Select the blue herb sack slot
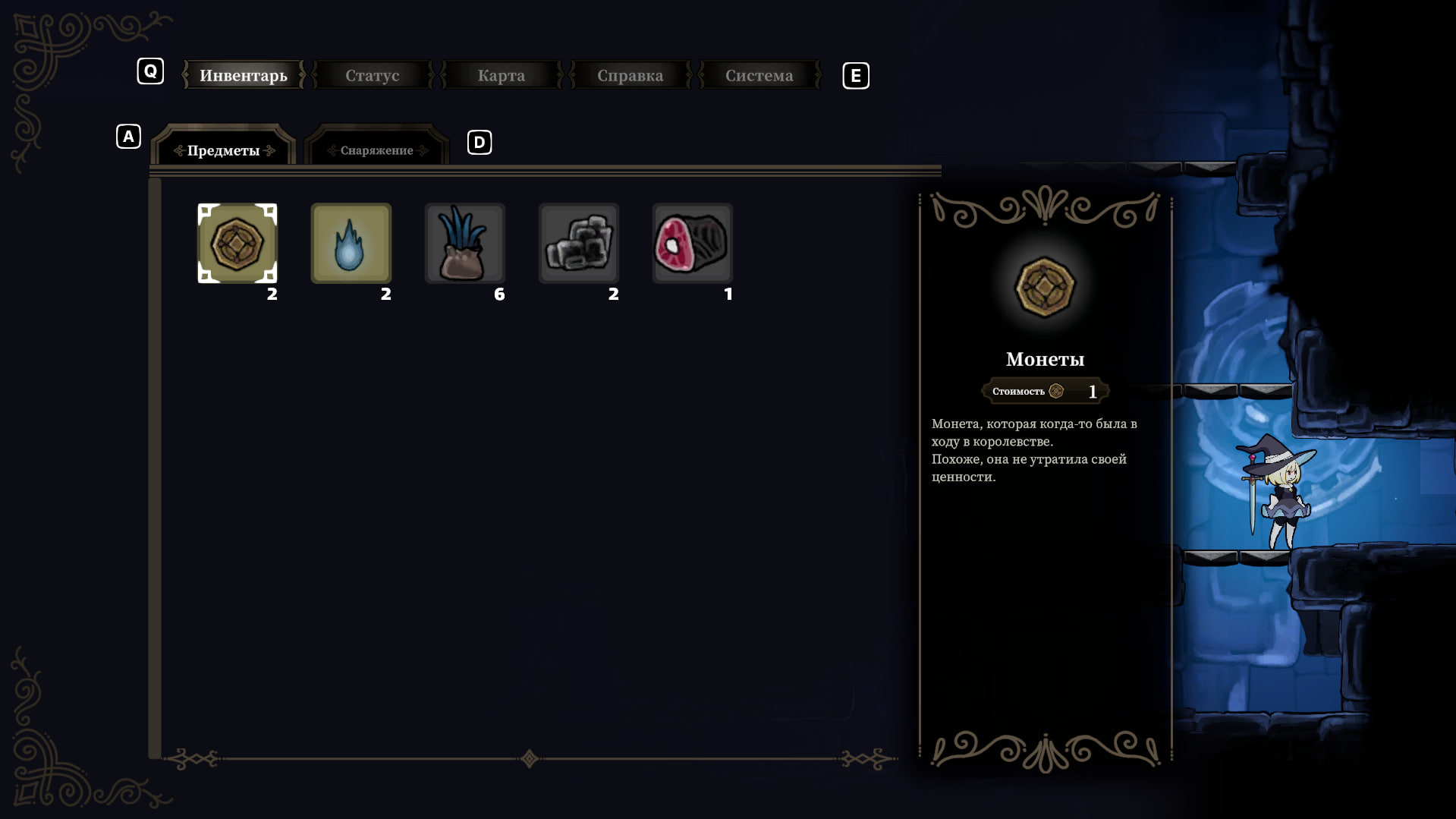 click(465, 243)
